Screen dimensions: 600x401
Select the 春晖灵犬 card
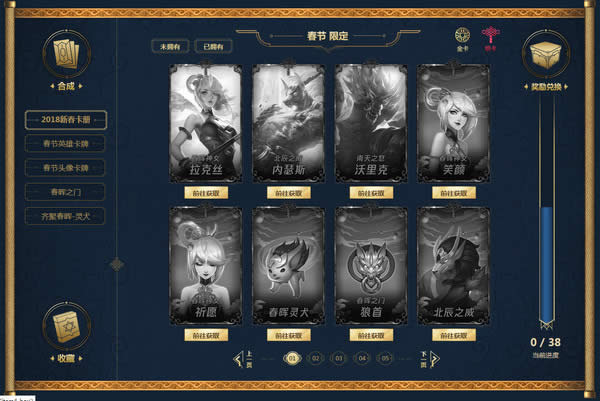click(x=288, y=265)
